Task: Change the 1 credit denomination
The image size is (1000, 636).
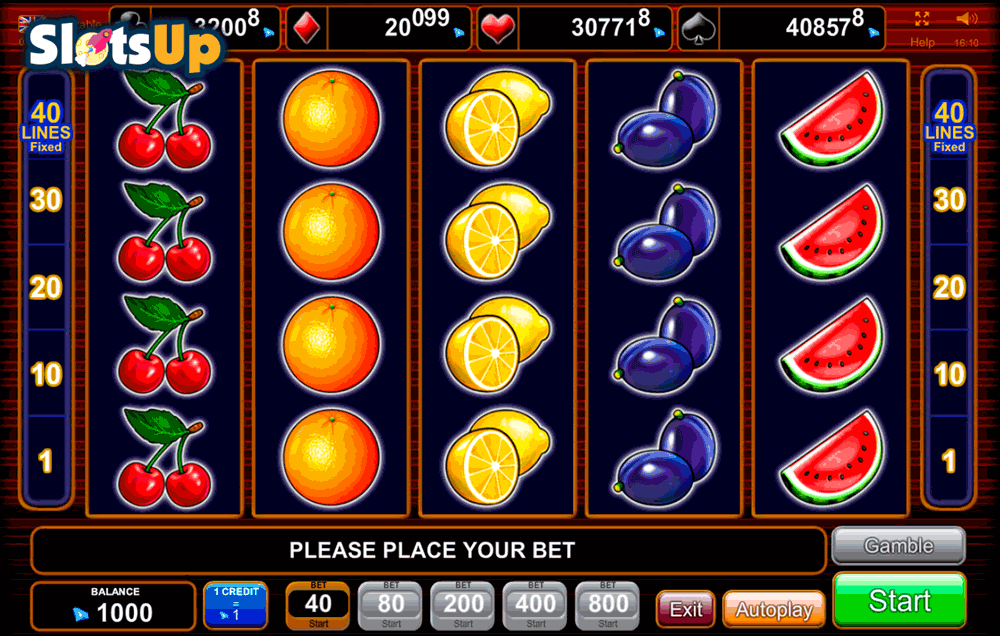Action: tap(236, 605)
